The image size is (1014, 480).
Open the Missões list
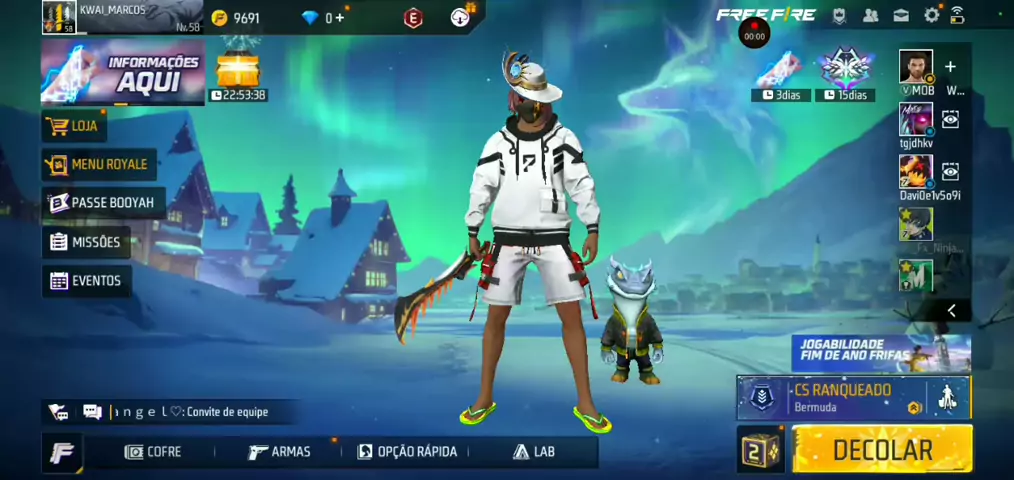point(86,242)
